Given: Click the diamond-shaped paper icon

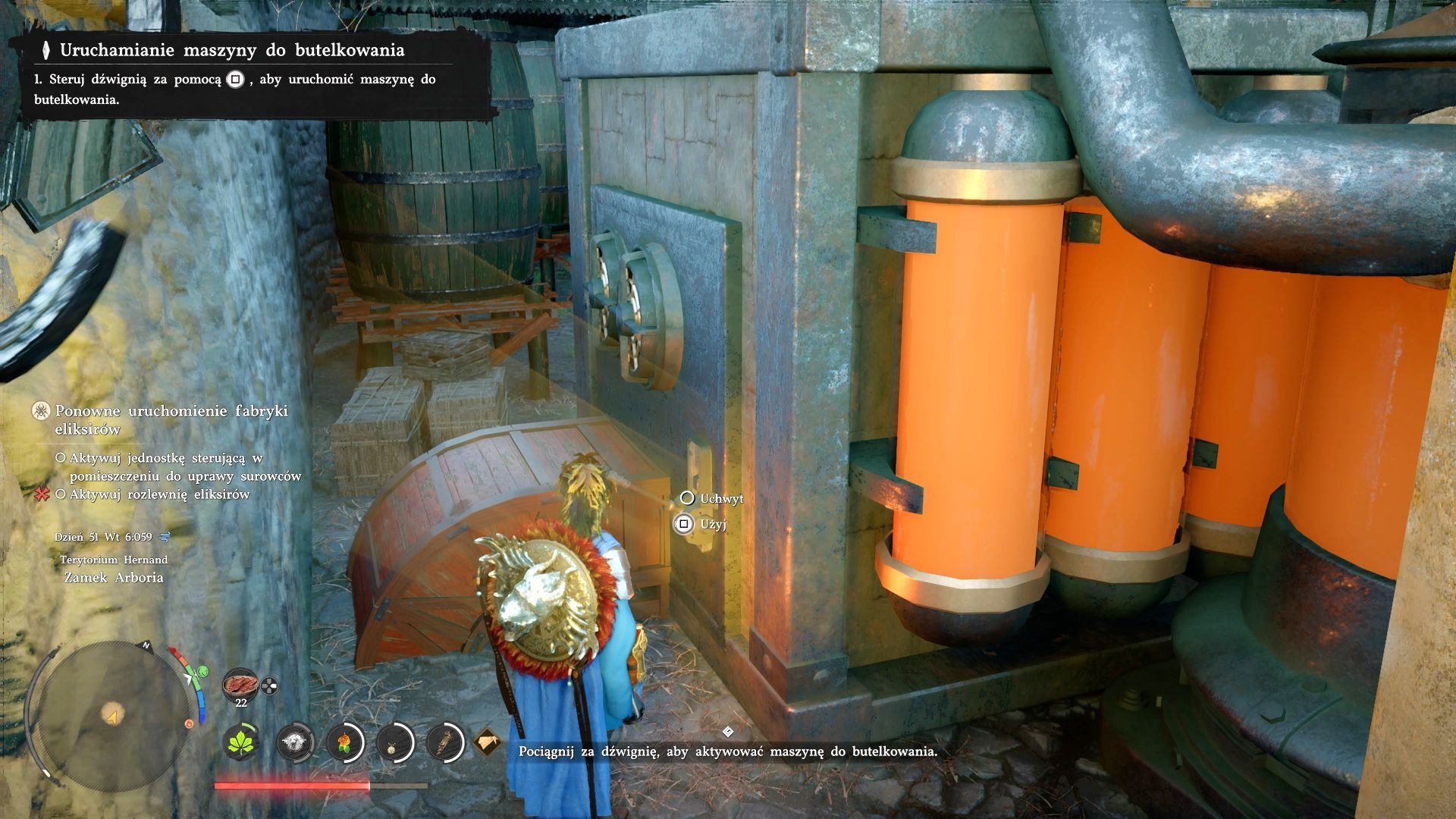Looking at the screenshot, I should pos(488,742).
